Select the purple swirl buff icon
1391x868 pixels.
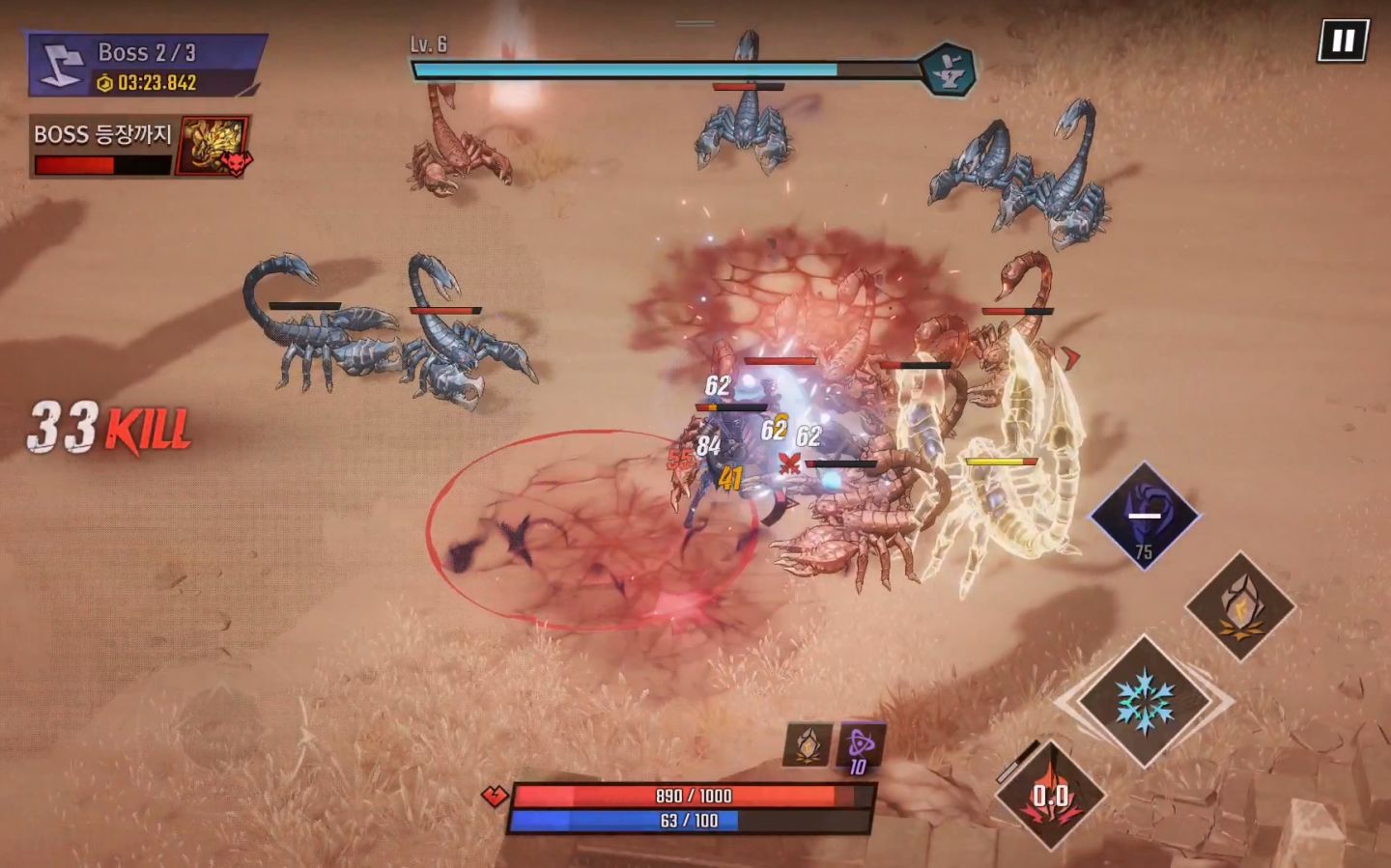tap(860, 745)
